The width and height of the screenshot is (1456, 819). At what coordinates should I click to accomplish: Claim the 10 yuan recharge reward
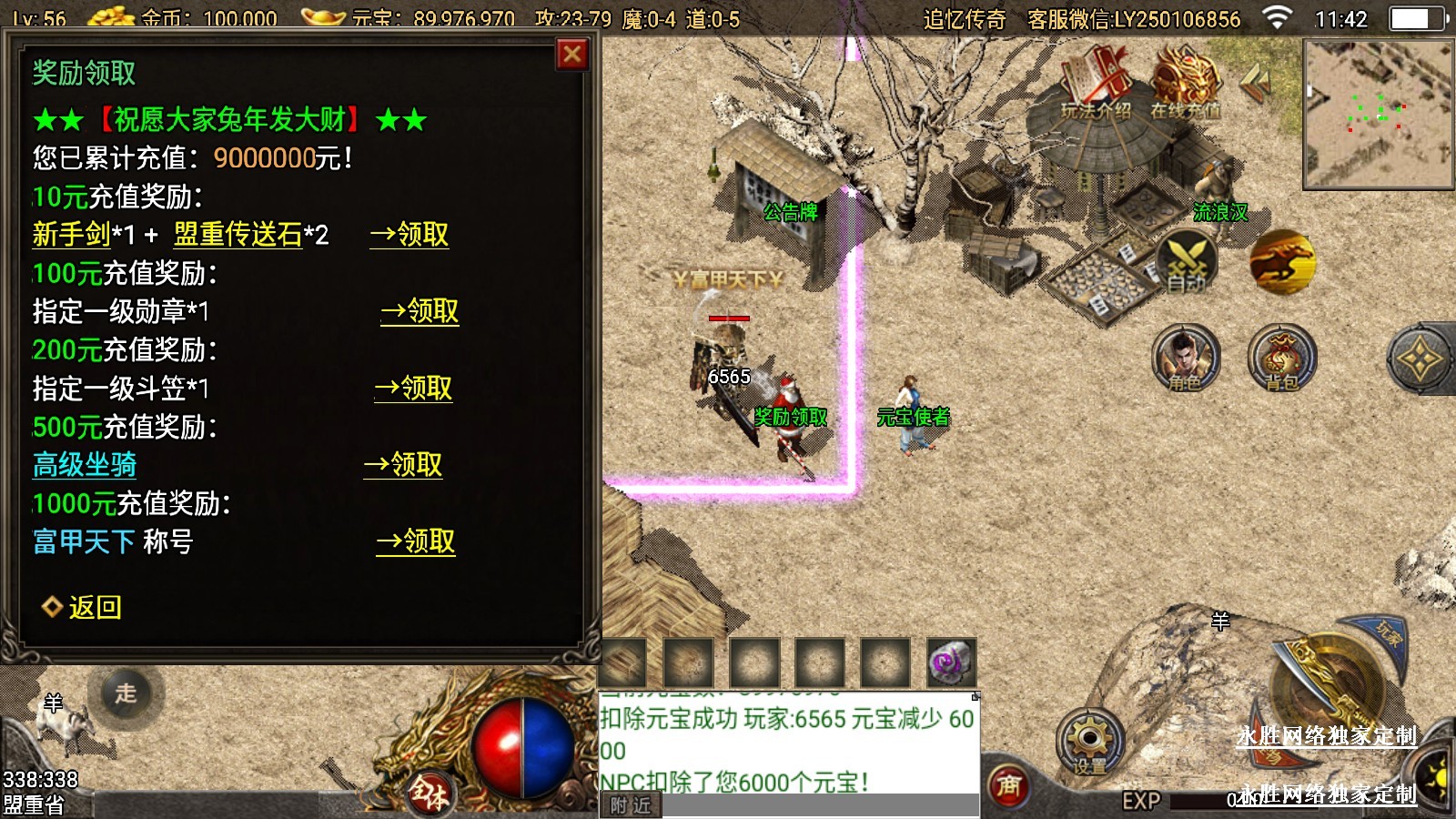click(409, 235)
